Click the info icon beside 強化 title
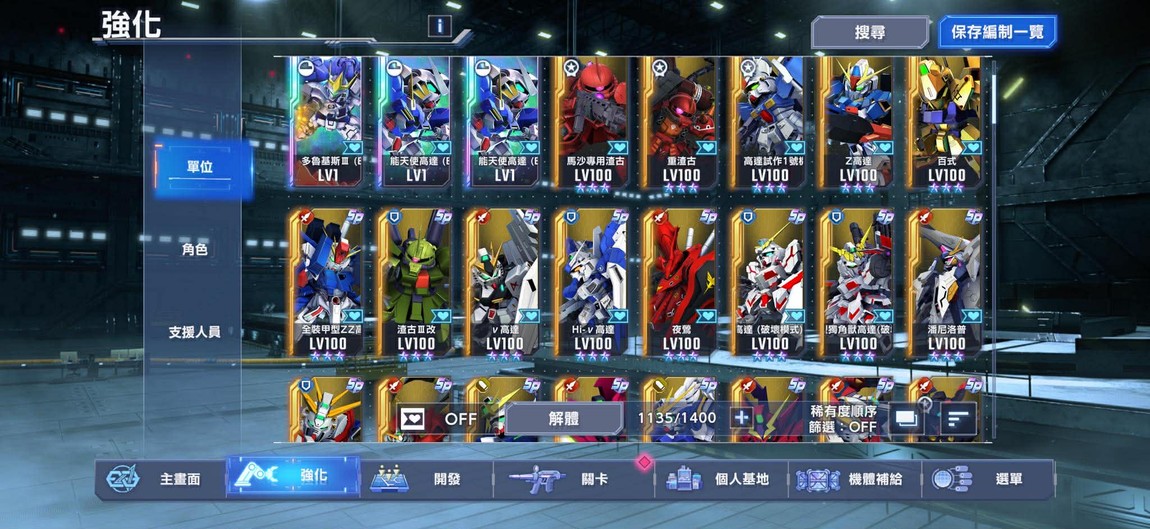The width and height of the screenshot is (1150, 529). pyautogui.click(x=438, y=26)
